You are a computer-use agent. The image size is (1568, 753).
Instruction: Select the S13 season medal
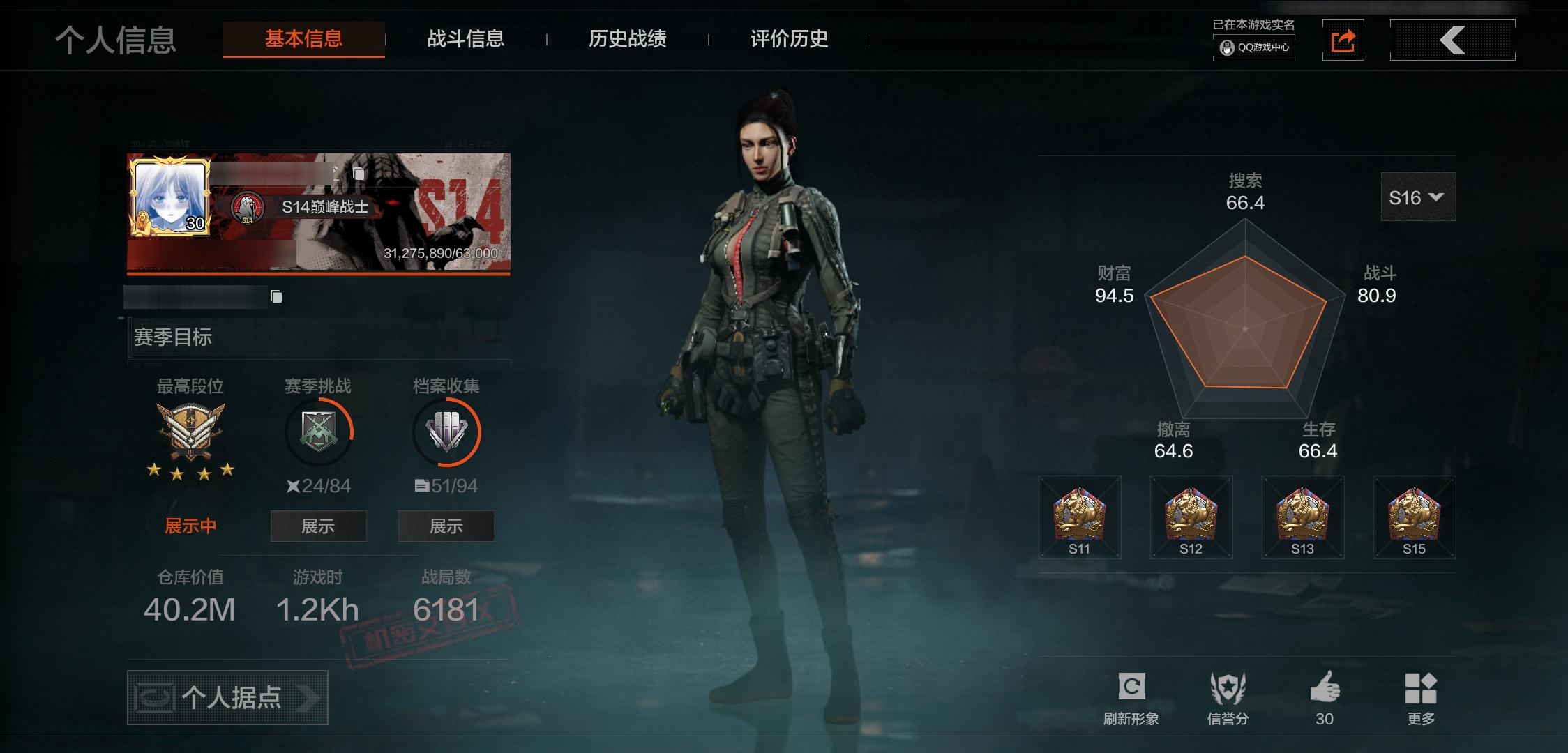1302,517
